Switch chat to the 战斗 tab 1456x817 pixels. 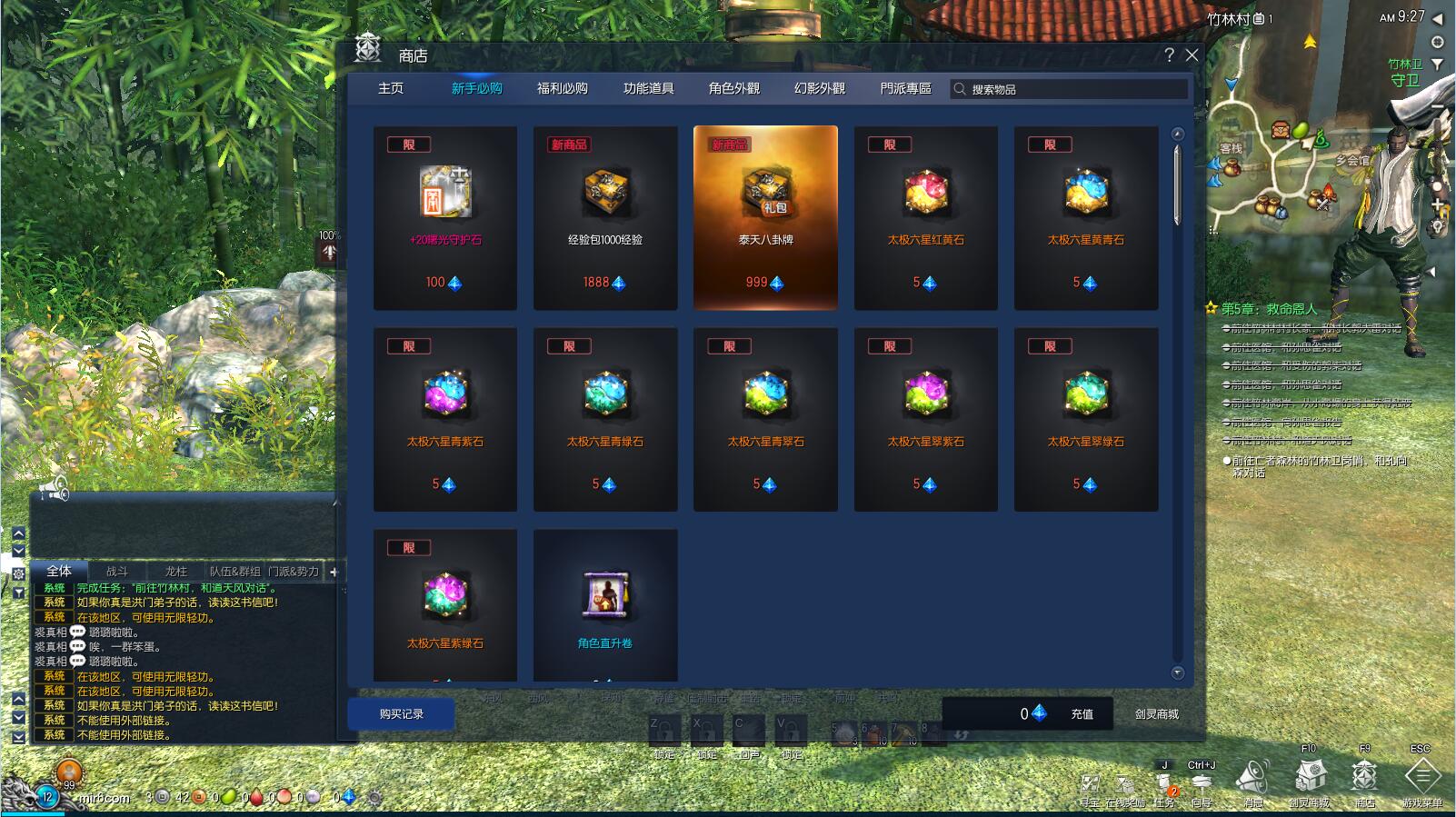[117, 572]
